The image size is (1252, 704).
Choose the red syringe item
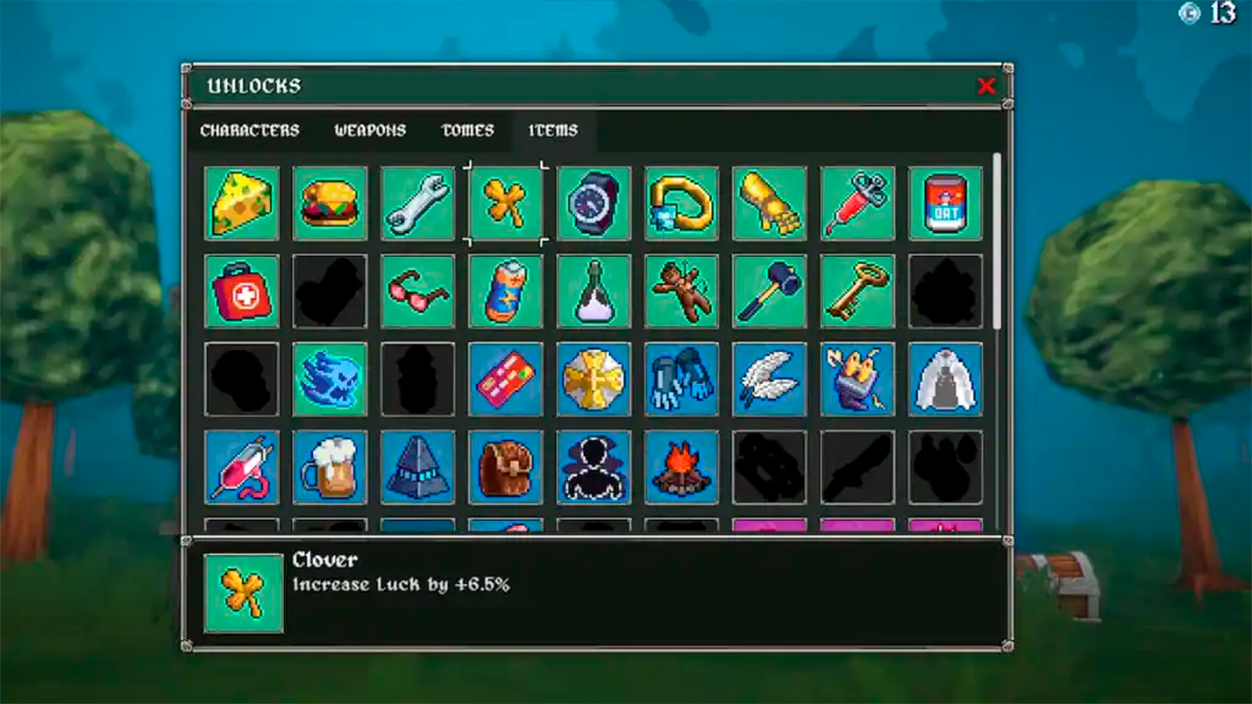click(858, 204)
